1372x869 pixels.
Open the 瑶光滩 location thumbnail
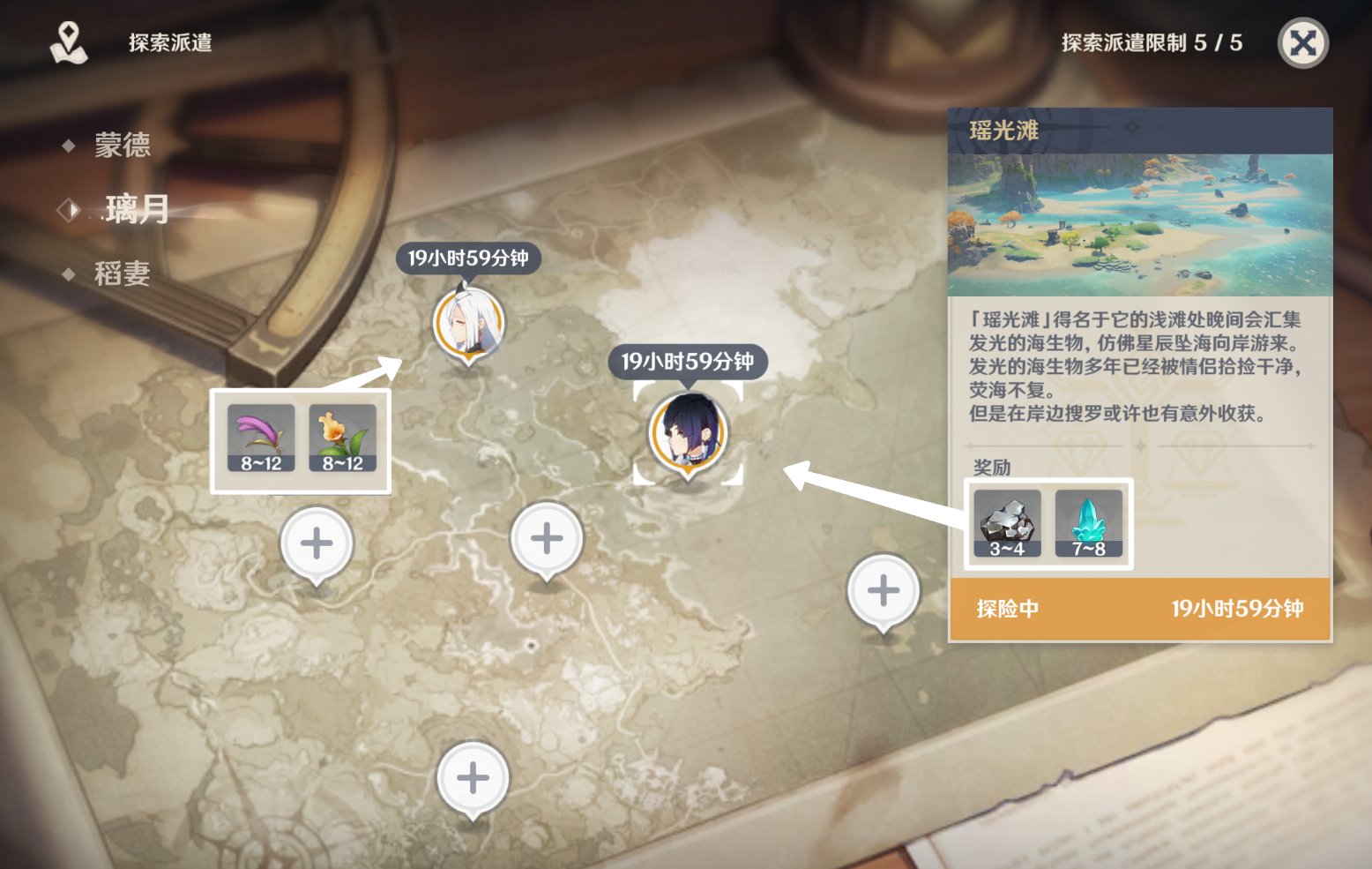click(1139, 224)
